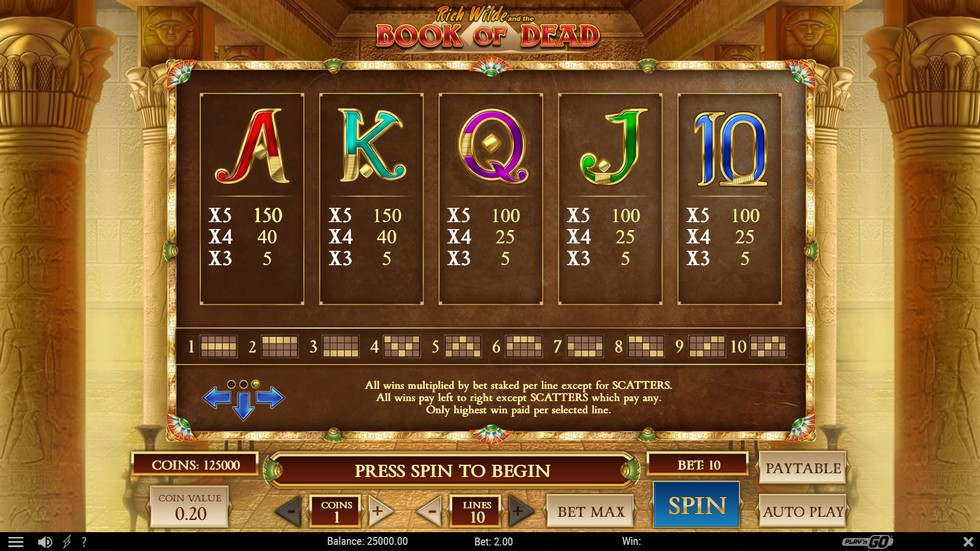This screenshot has height=551, width=980.
Task: Decrease the number of lines
Action: pyautogui.click(x=429, y=511)
